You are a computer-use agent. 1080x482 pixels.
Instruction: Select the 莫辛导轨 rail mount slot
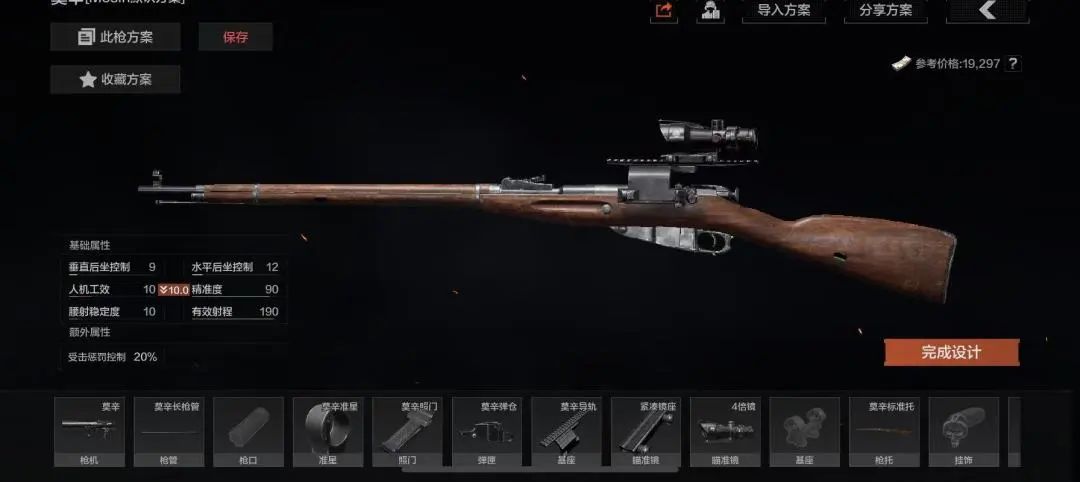point(566,432)
